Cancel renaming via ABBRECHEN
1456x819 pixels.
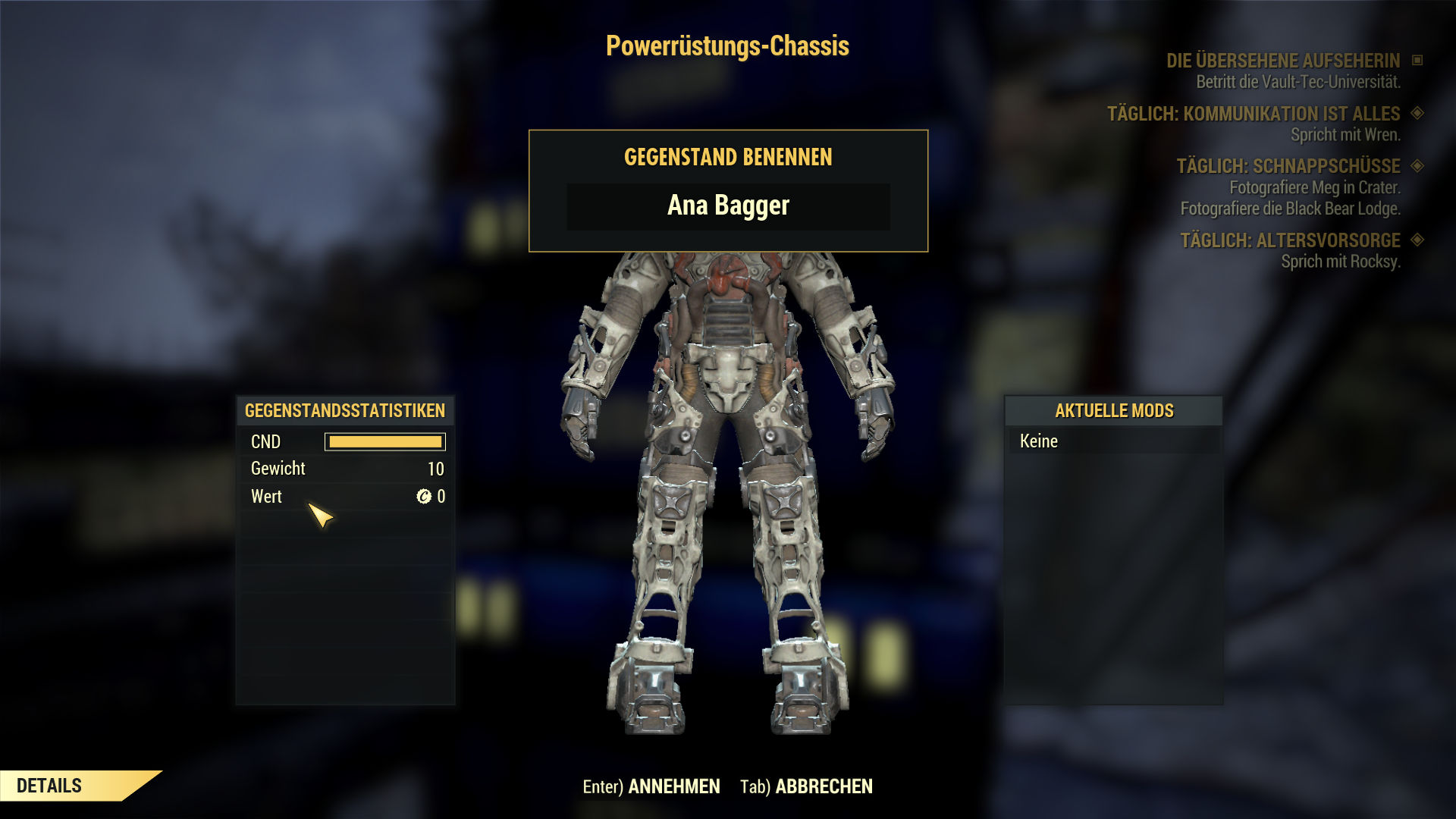point(824,786)
